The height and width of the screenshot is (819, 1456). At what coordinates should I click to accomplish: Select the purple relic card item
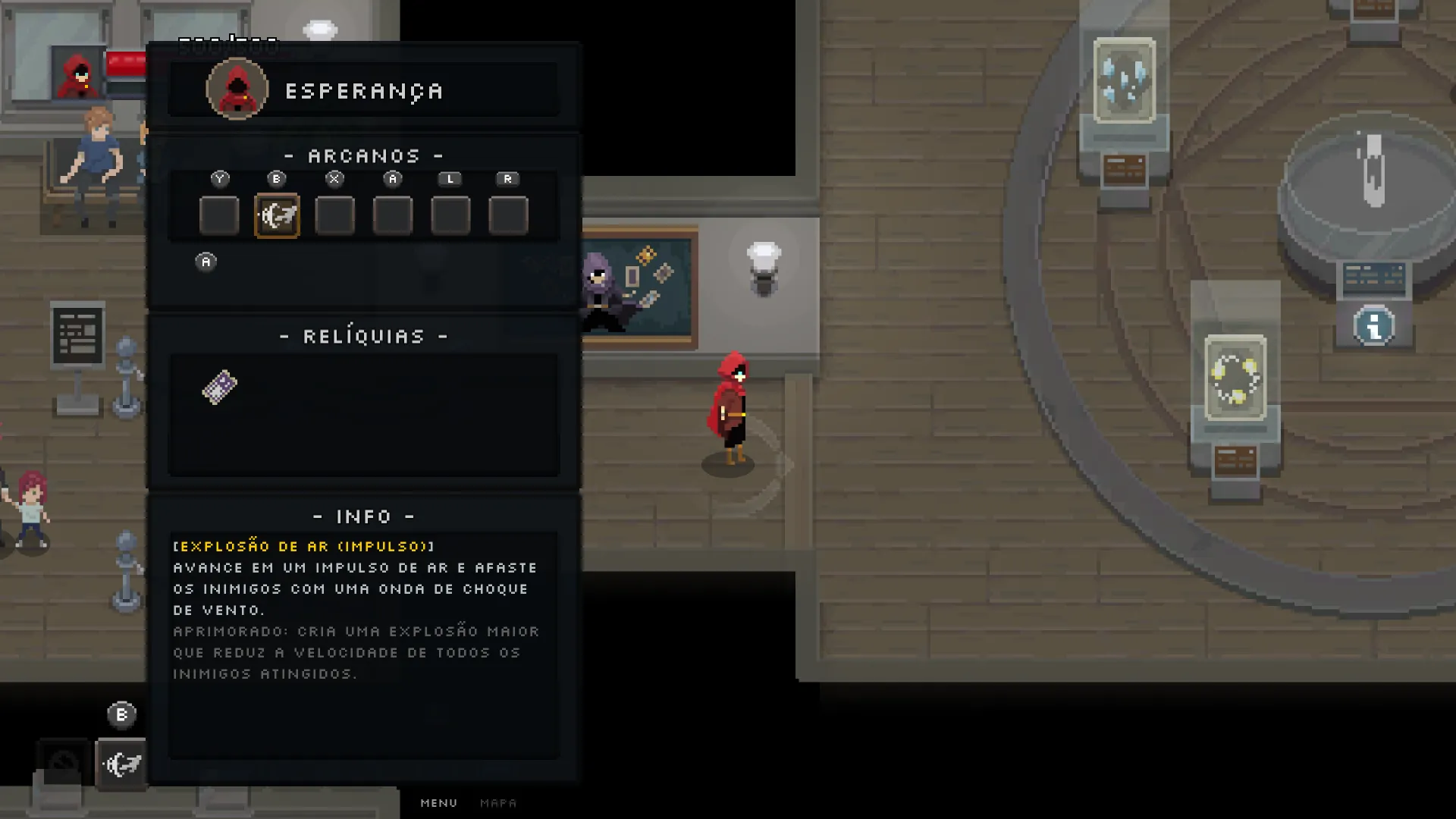(220, 387)
